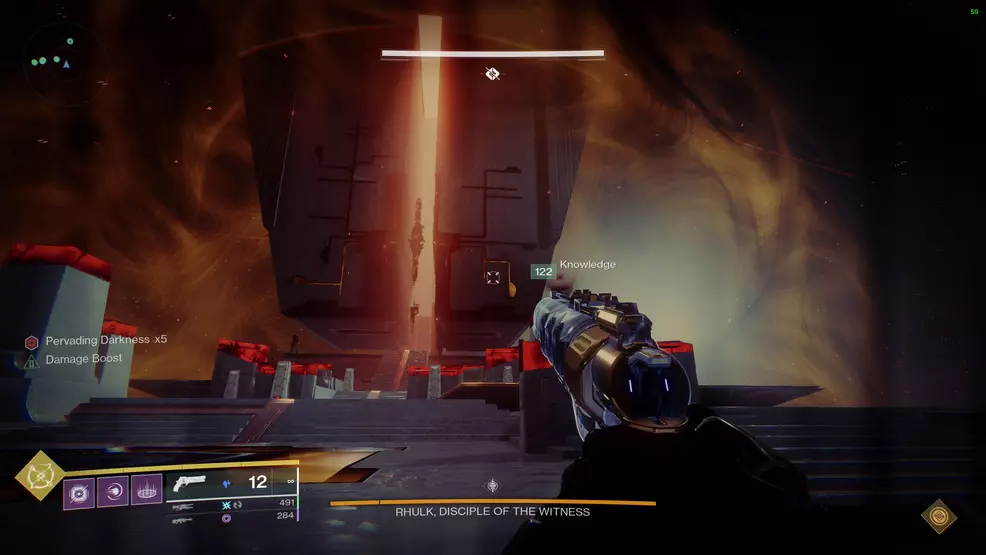
Task: Switch to the heavy weapon with 284 ammo
Action: click(x=183, y=520)
